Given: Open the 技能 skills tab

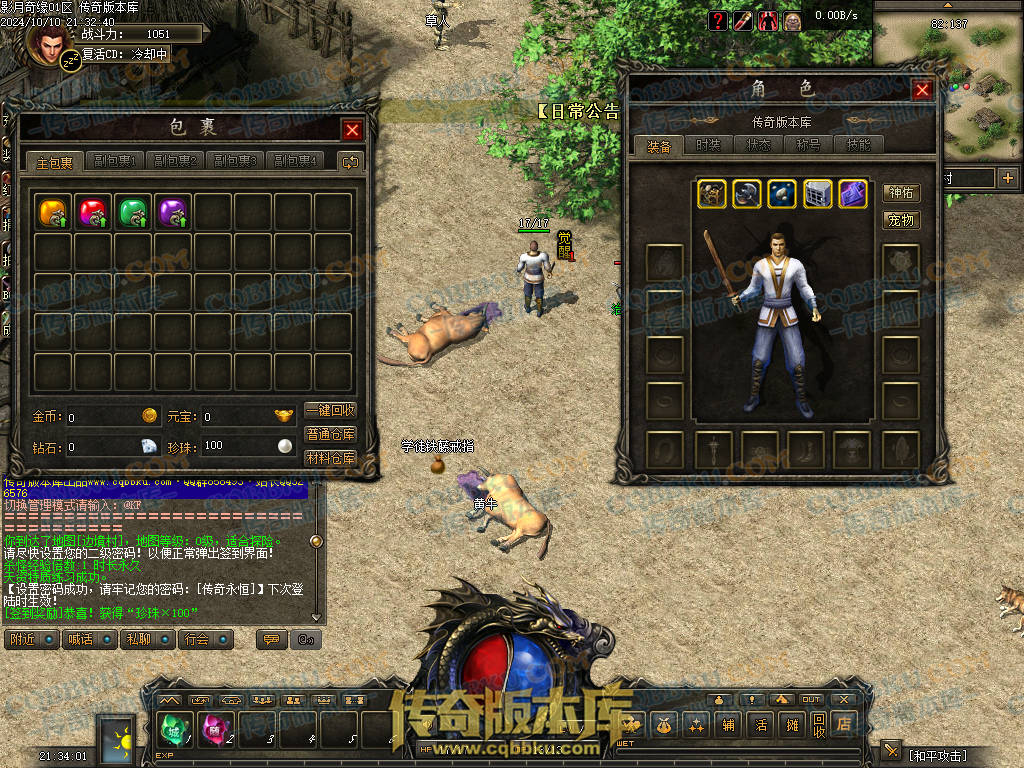Looking at the screenshot, I should pos(858,145).
